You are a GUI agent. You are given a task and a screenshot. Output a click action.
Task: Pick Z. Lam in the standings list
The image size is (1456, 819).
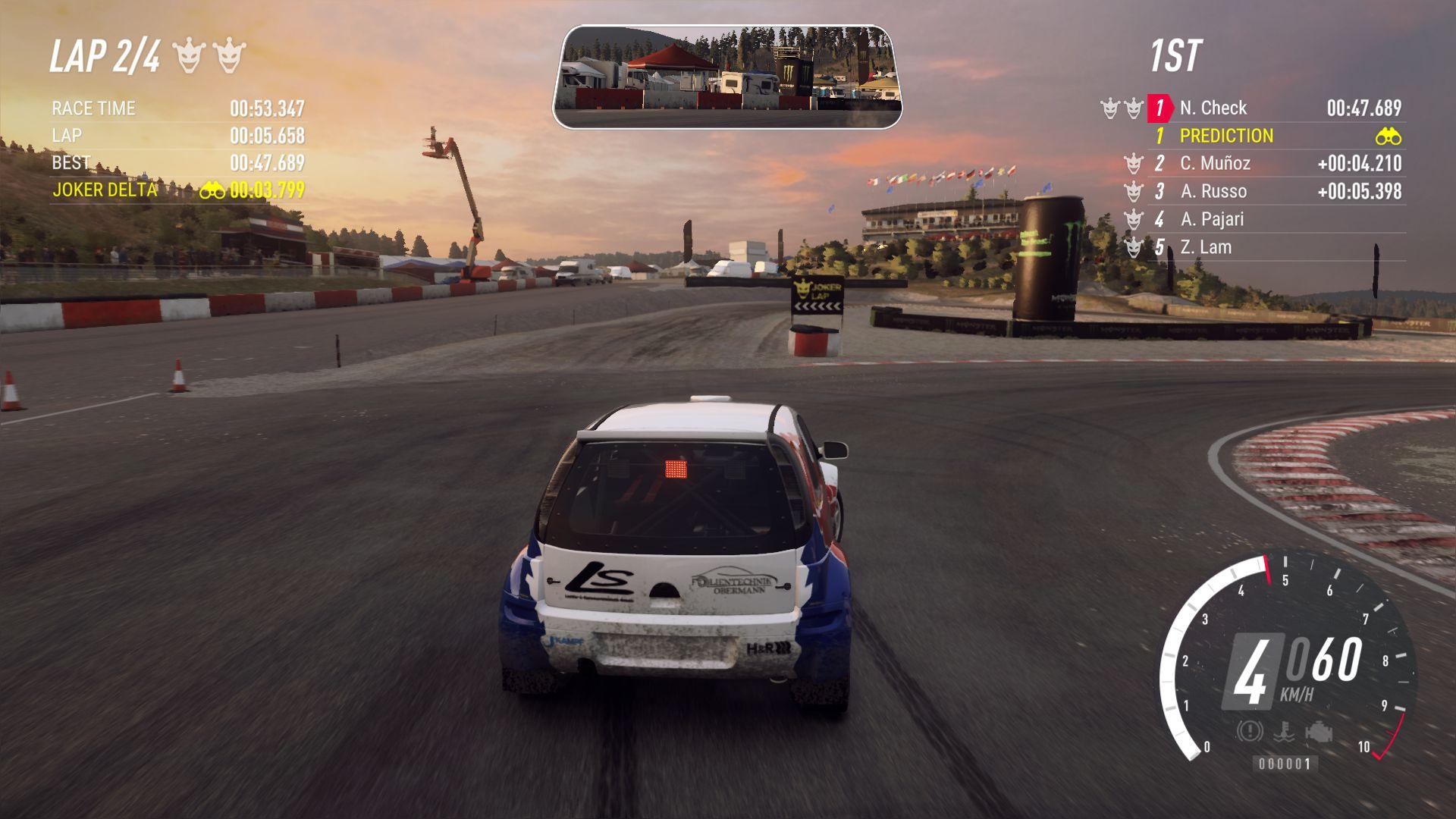click(x=1206, y=247)
